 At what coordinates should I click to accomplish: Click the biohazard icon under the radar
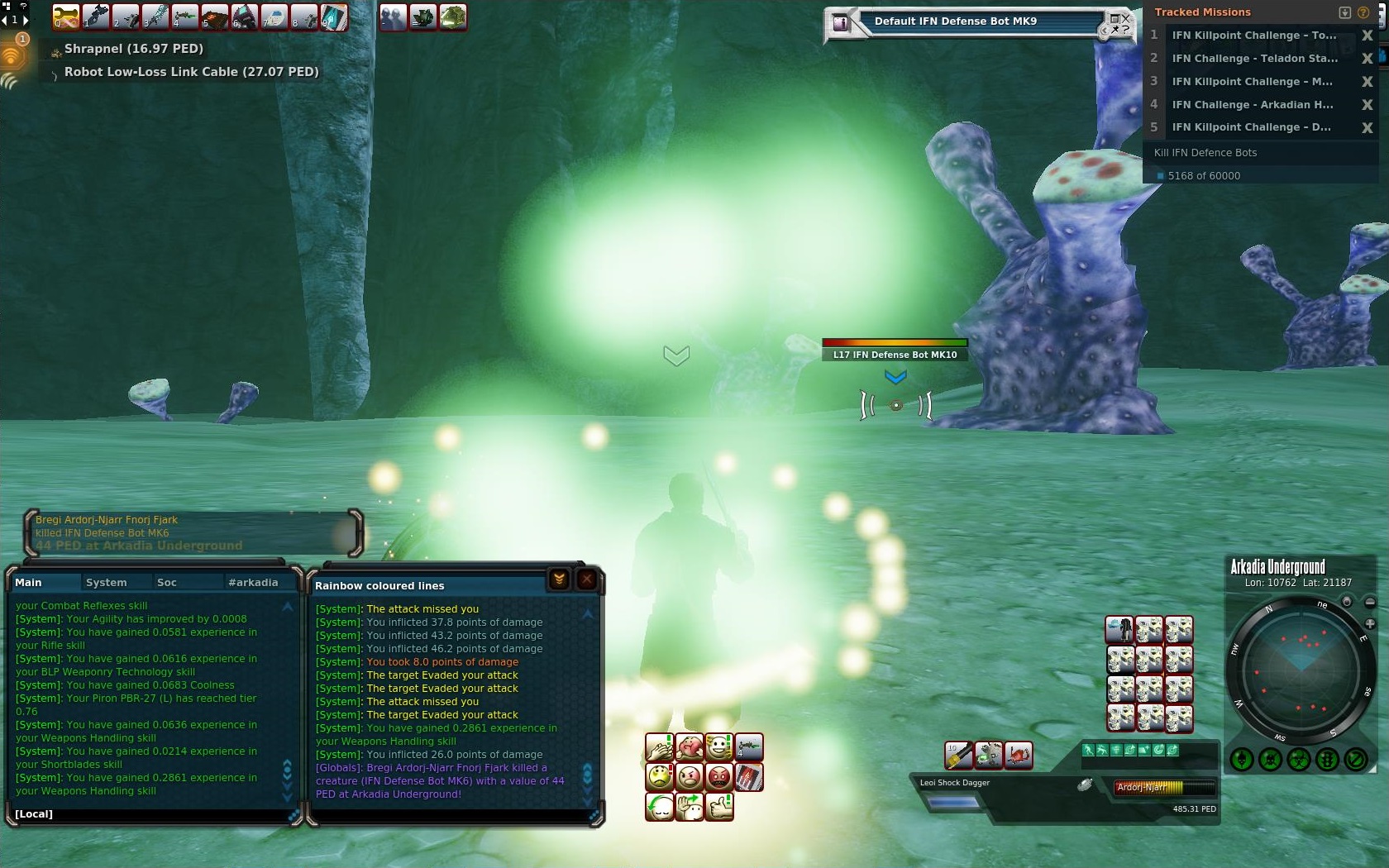(1299, 759)
